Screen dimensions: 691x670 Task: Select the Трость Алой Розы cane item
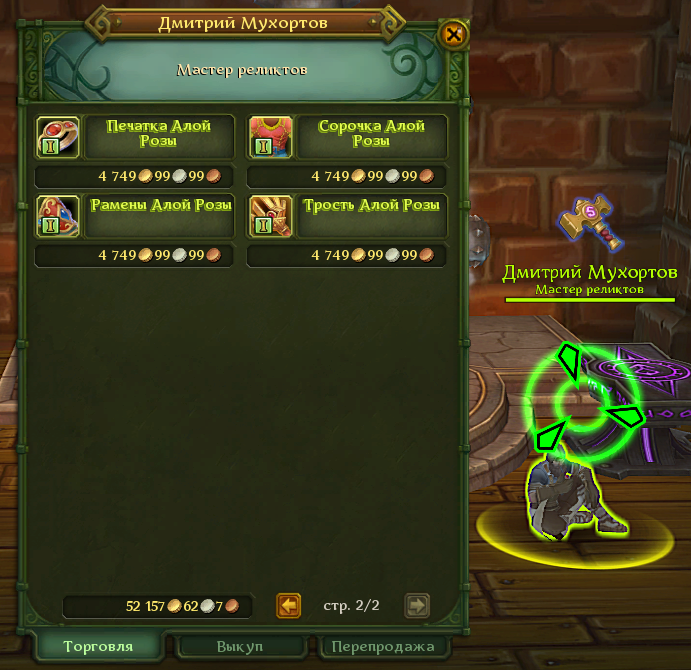click(x=270, y=216)
